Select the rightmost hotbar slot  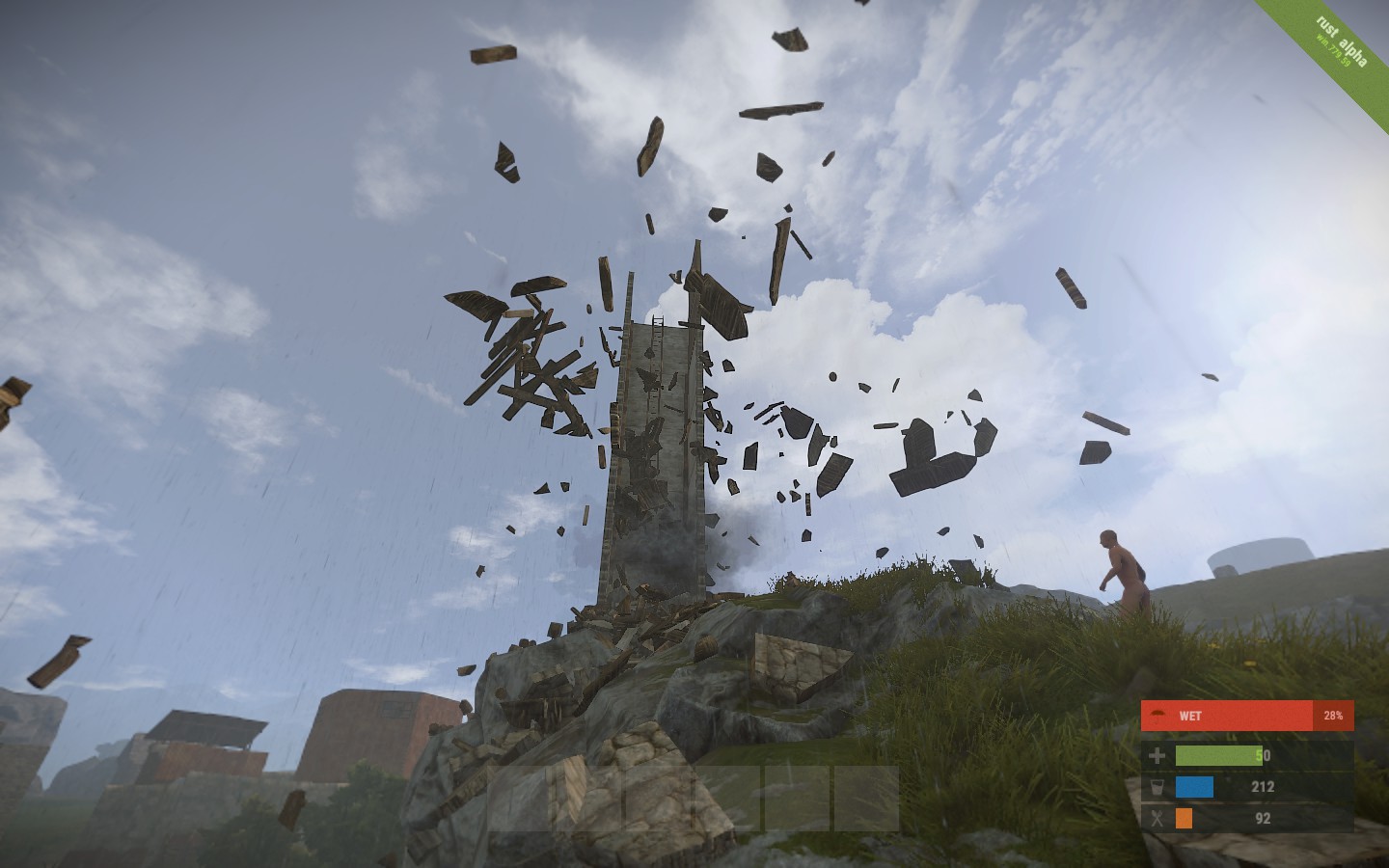pos(868,797)
